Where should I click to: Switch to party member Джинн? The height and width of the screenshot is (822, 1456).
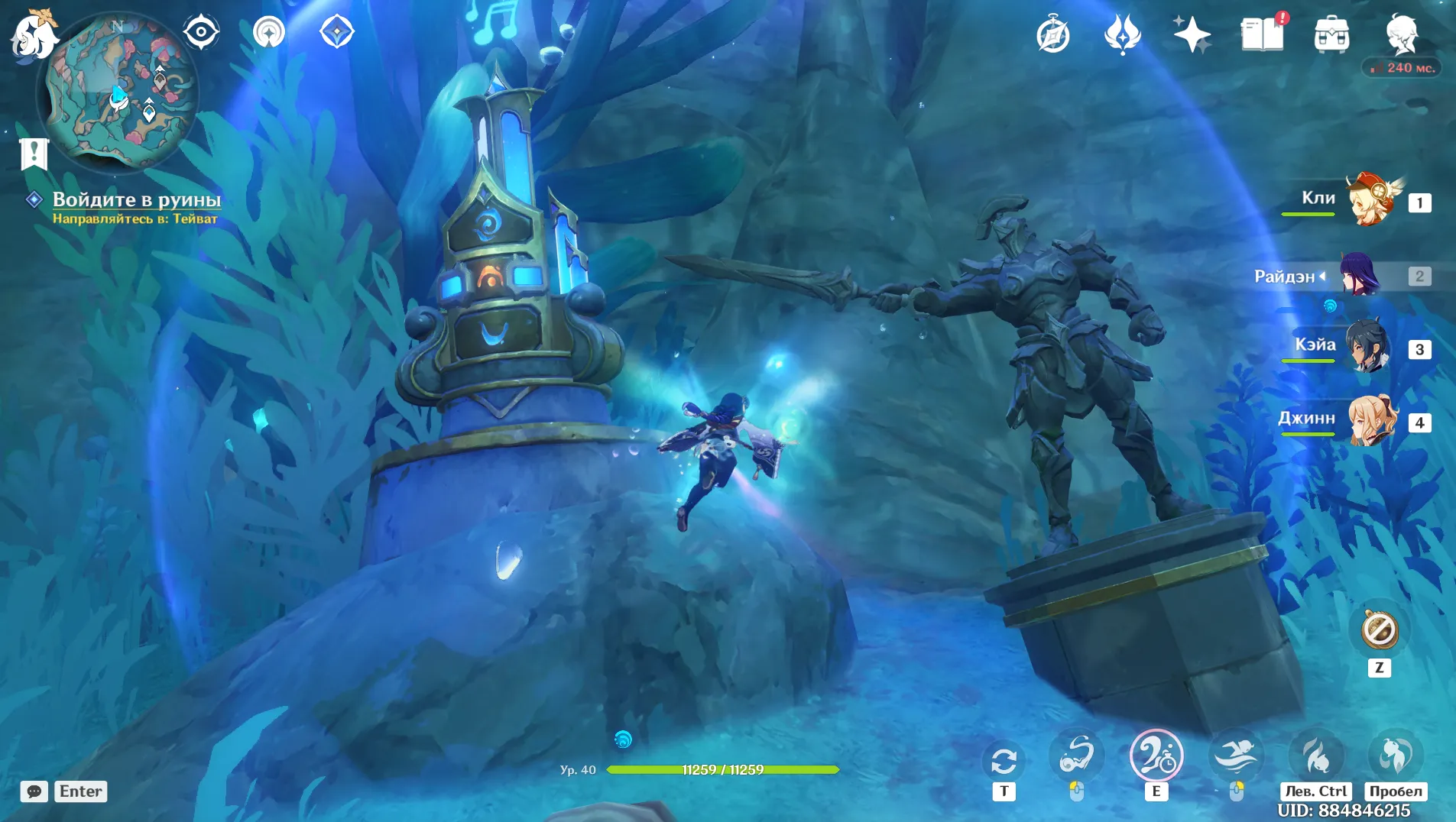[x=1372, y=421]
